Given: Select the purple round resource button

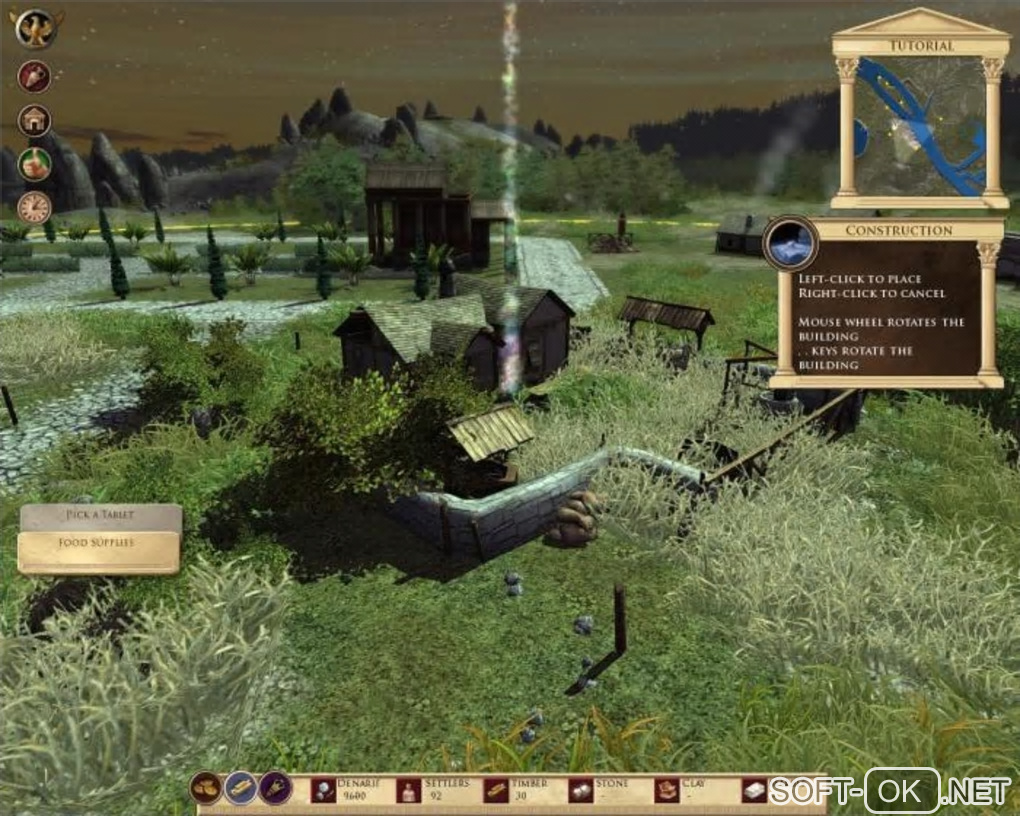Looking at the screenshot, I should (x=275, y=788).
